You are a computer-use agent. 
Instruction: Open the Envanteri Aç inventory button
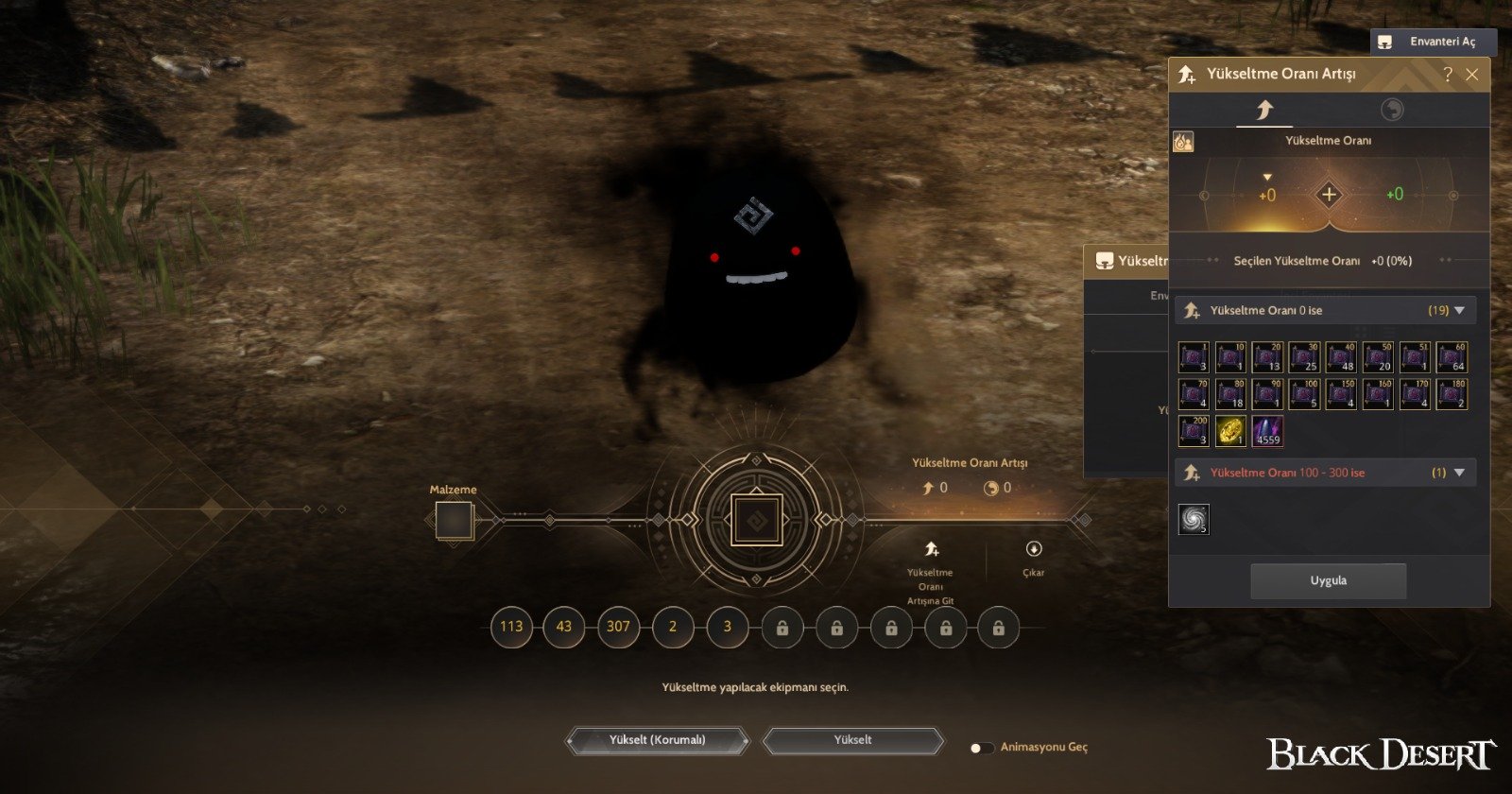[1433, 42]
